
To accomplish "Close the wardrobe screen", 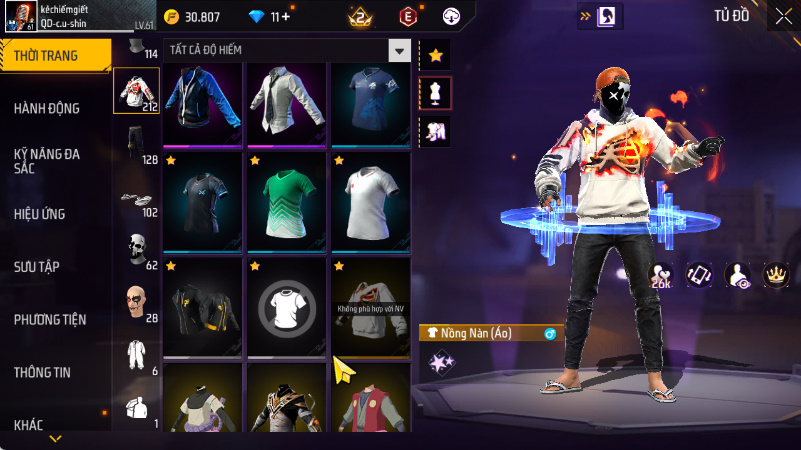I will tap(781, 15).
